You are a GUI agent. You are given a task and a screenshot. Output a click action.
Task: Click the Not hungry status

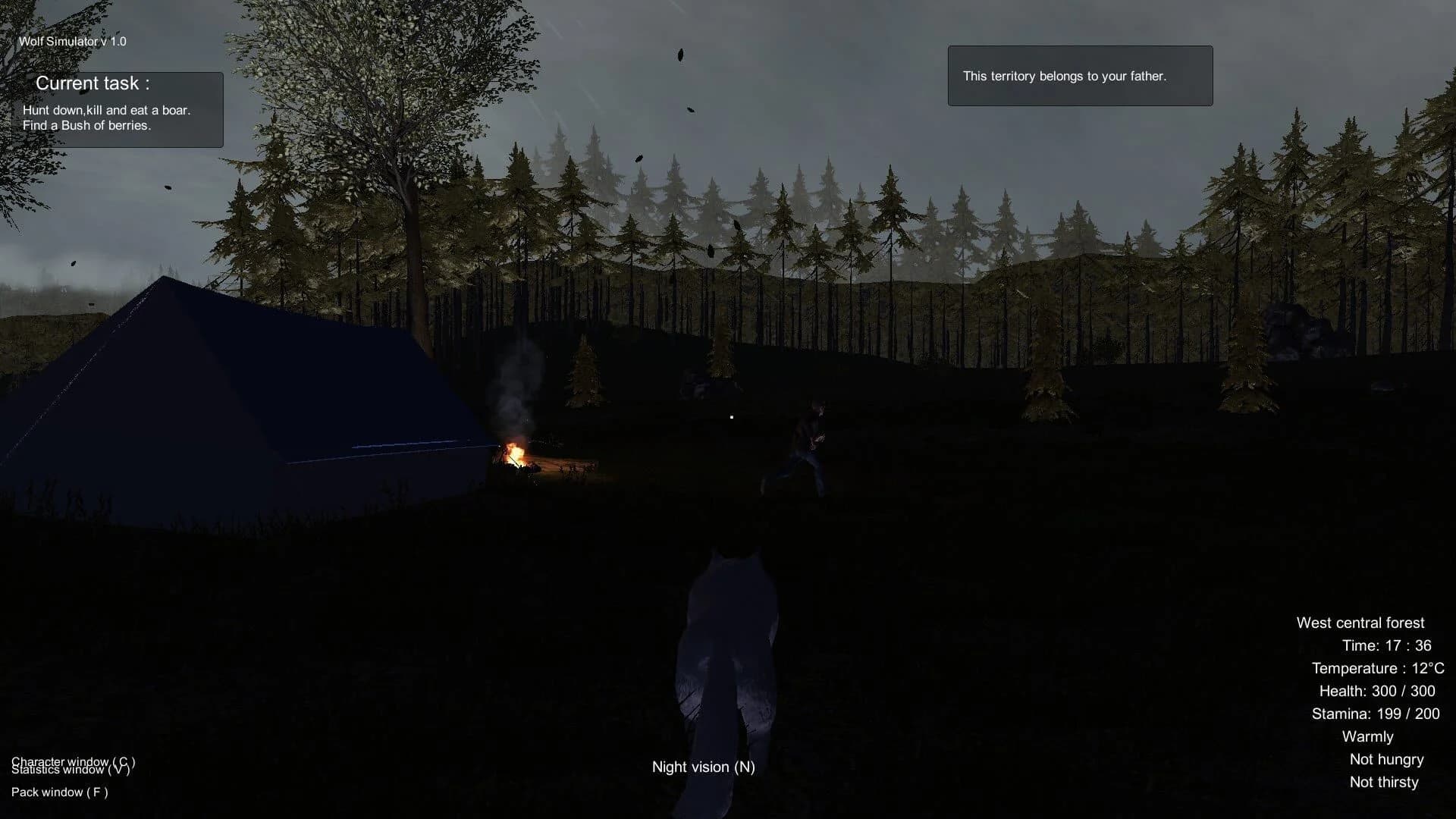click(x=1385, y=759)
